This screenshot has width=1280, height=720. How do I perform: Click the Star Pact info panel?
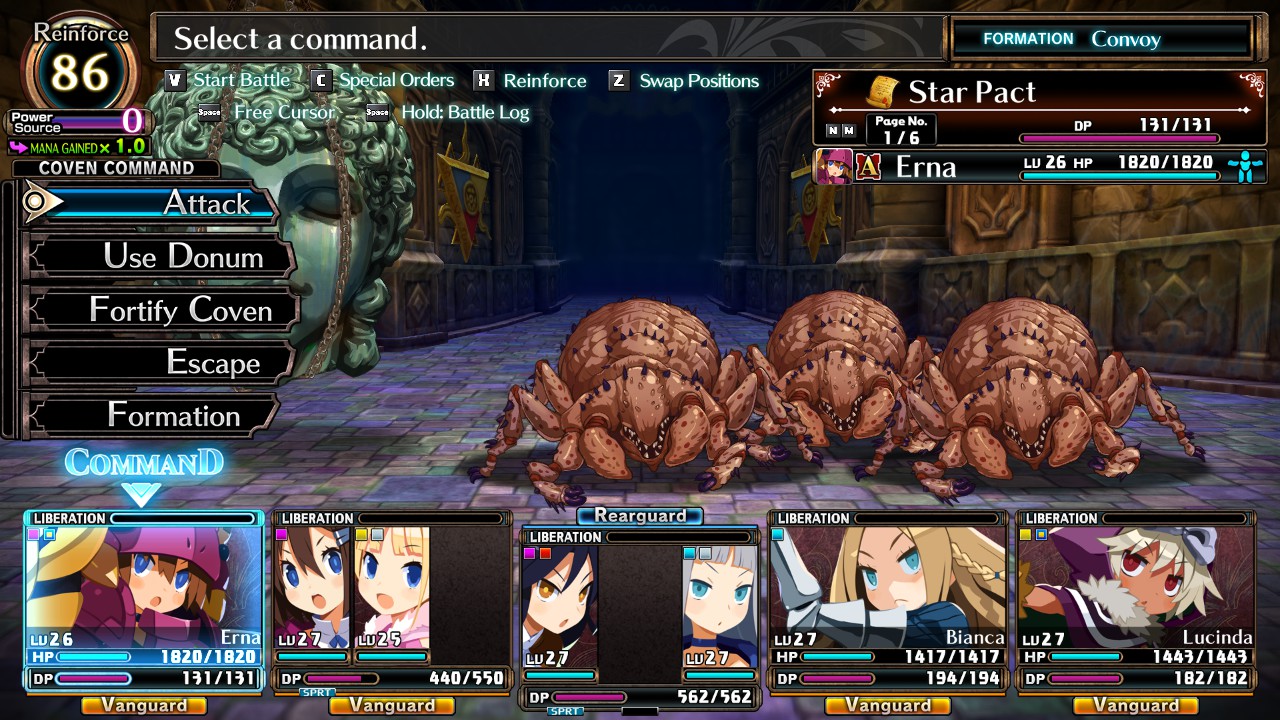pos(1039,108)
